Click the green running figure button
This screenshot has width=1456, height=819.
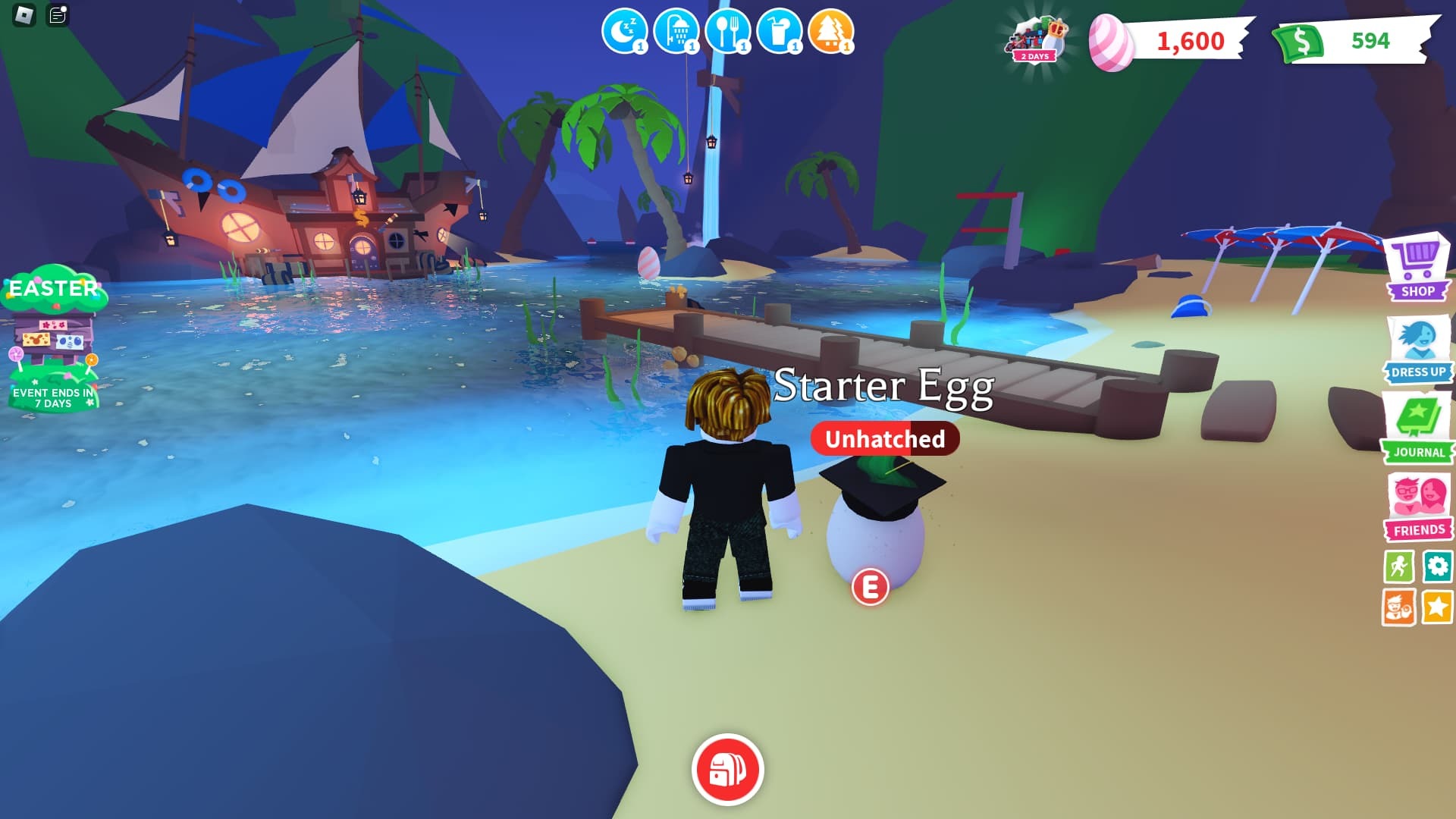[x=1398, y=566]
